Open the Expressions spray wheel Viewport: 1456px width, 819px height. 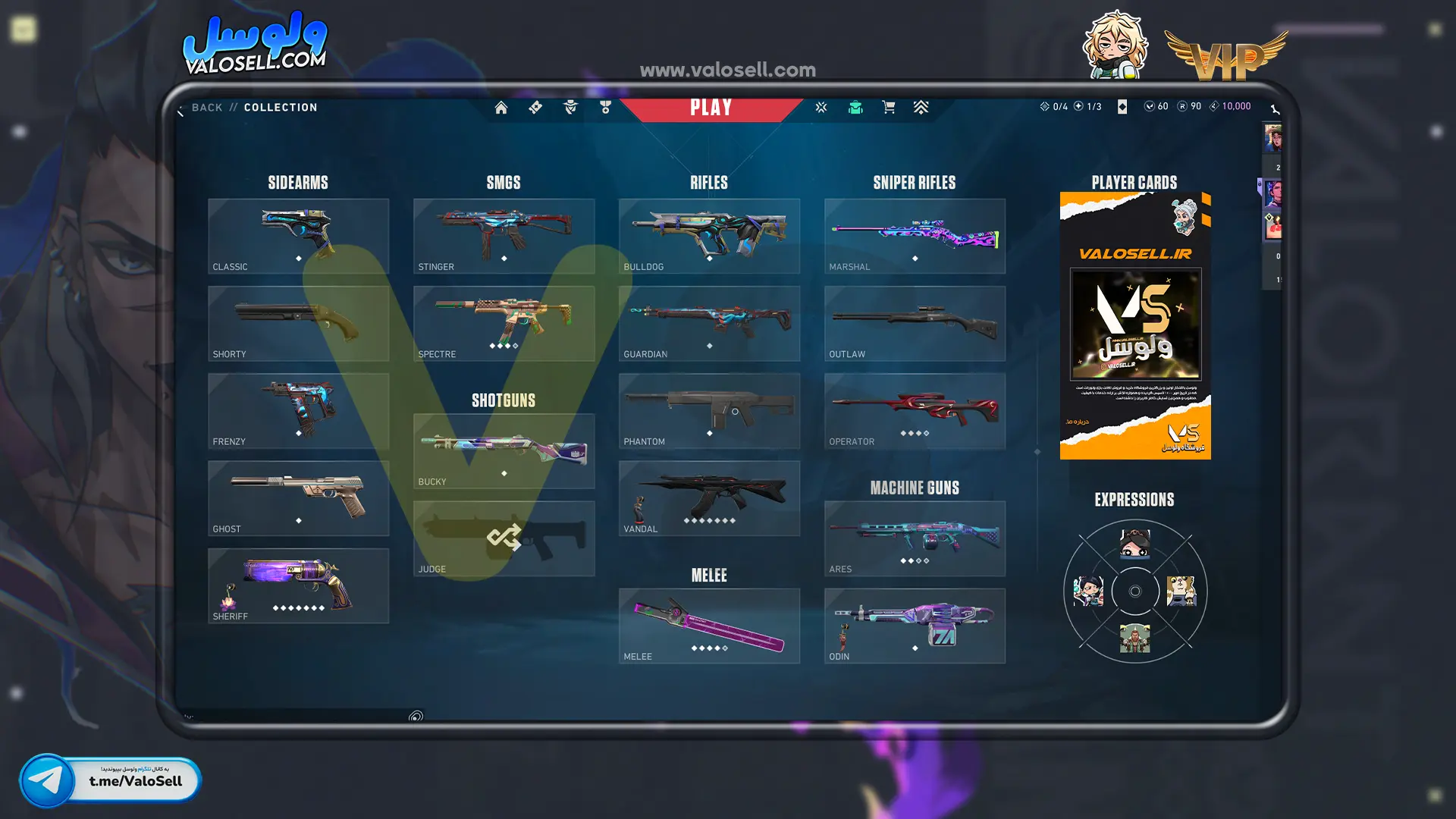click(1135, 591)
